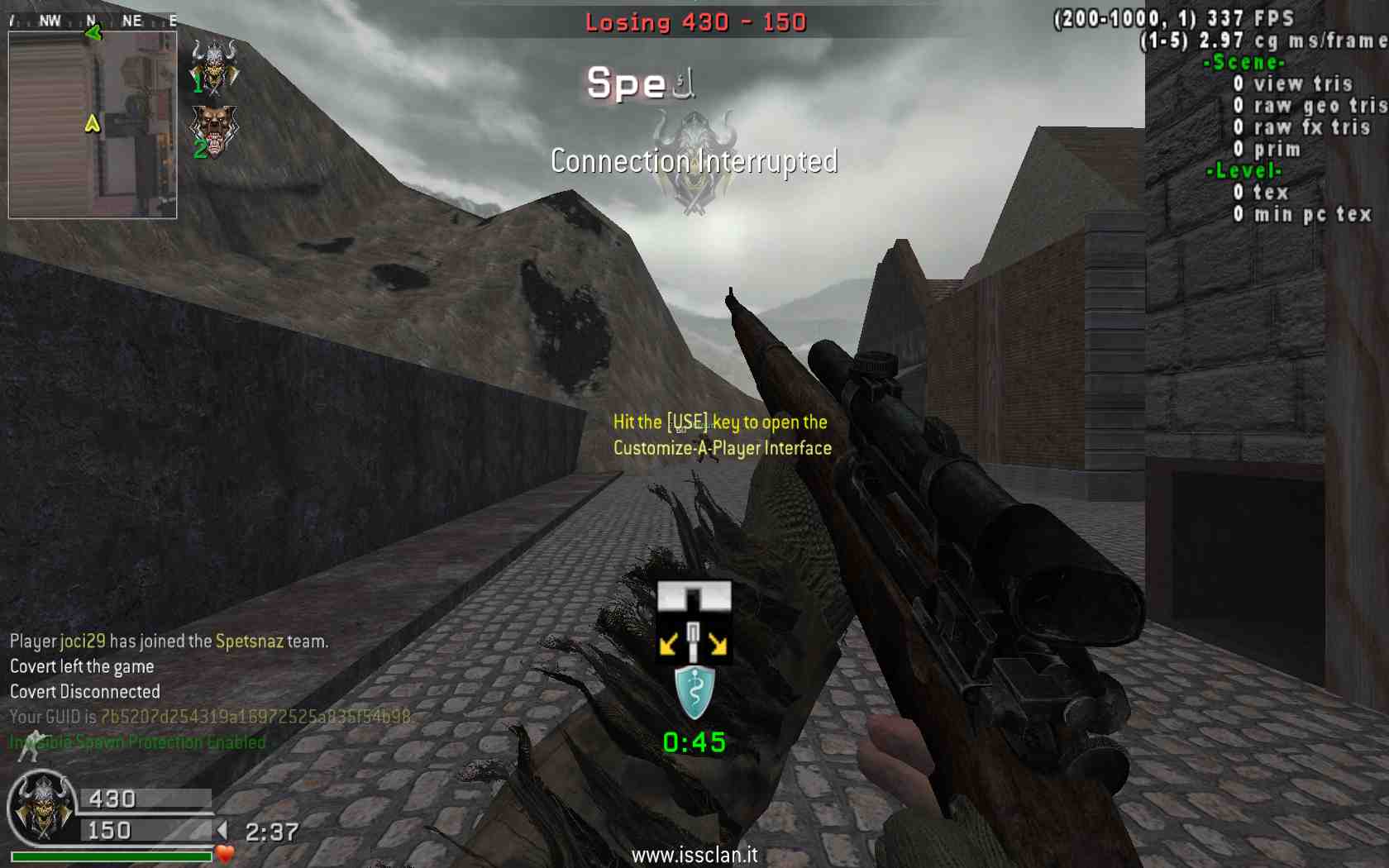Click the red heart health icon
This screenshot has height=868, width=1389.
tap(225, 854)
